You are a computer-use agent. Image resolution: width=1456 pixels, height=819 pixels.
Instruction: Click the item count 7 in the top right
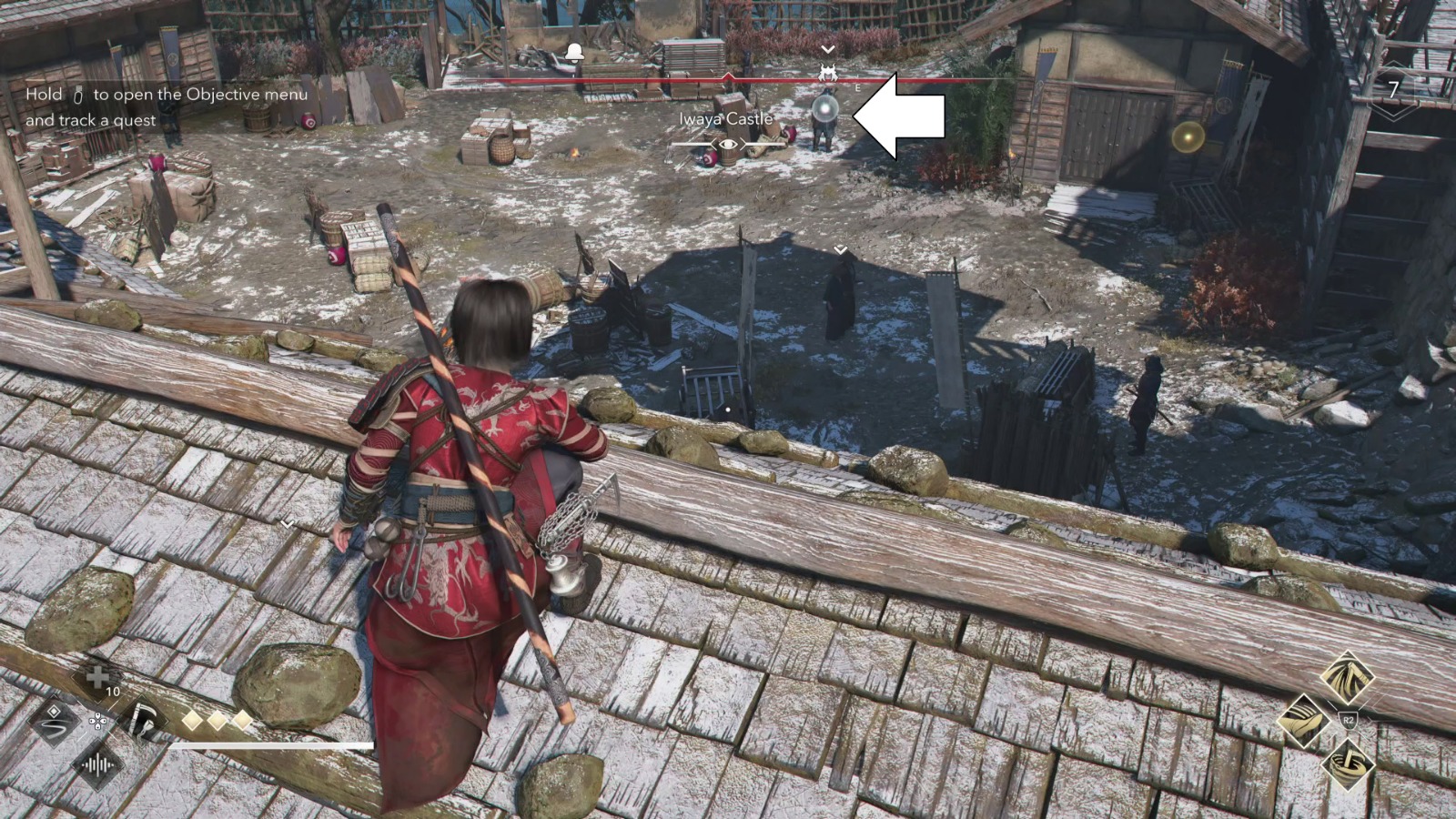1392,88
